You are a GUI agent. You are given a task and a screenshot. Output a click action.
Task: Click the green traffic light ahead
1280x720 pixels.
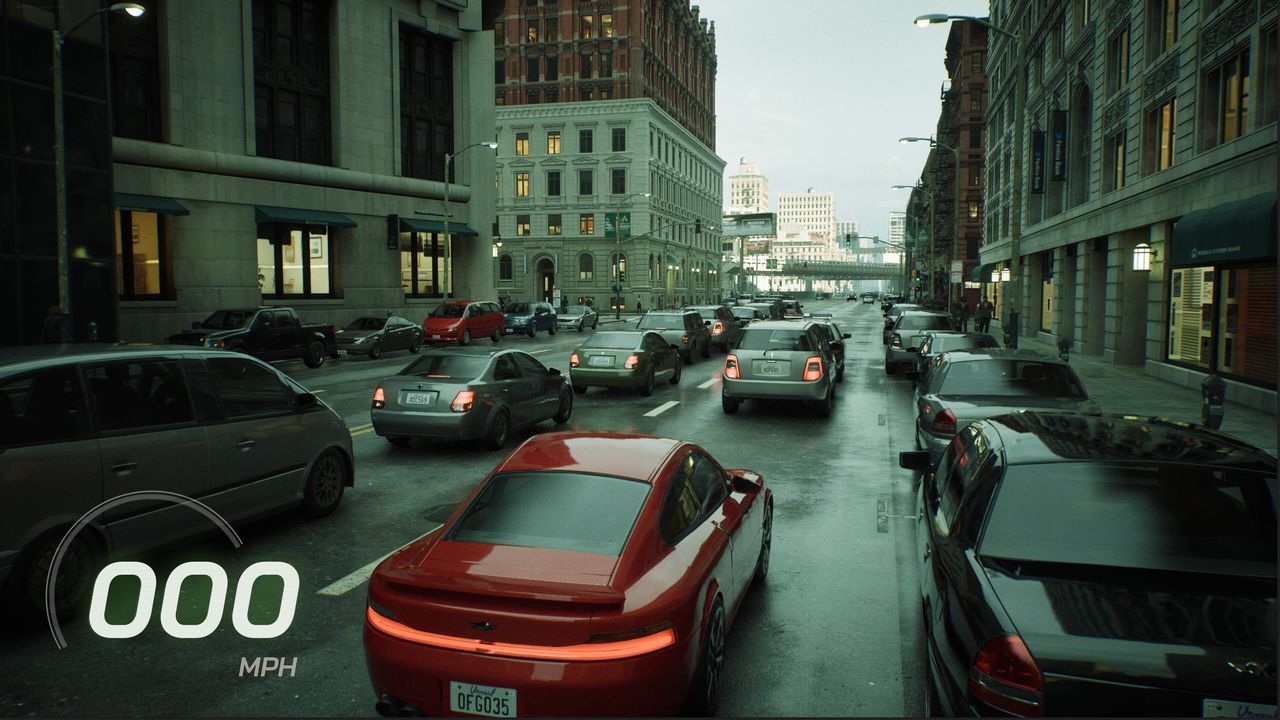pos(848,242)
